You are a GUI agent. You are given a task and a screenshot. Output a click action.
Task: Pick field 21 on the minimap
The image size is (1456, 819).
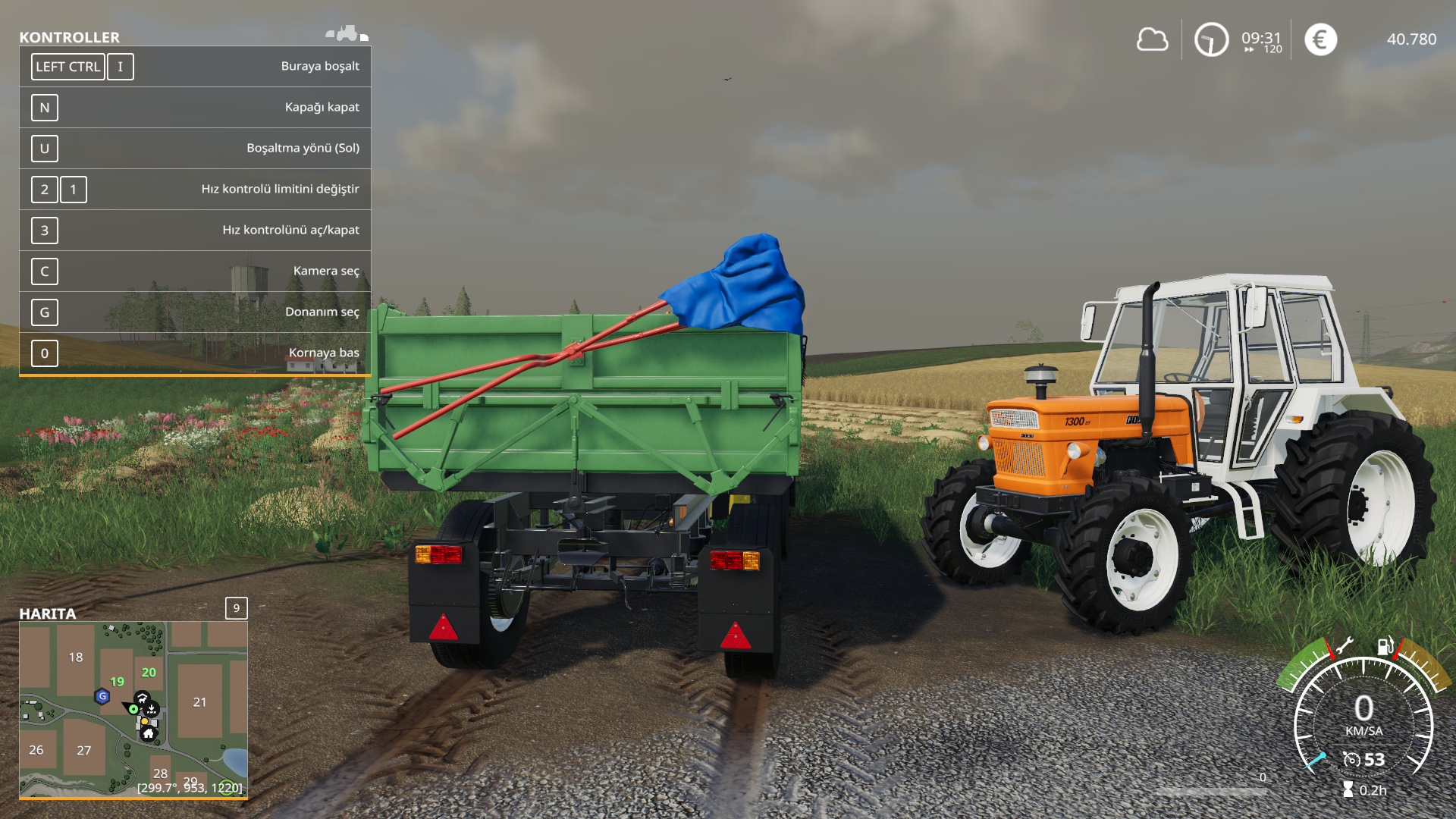(x=199, y=702)
